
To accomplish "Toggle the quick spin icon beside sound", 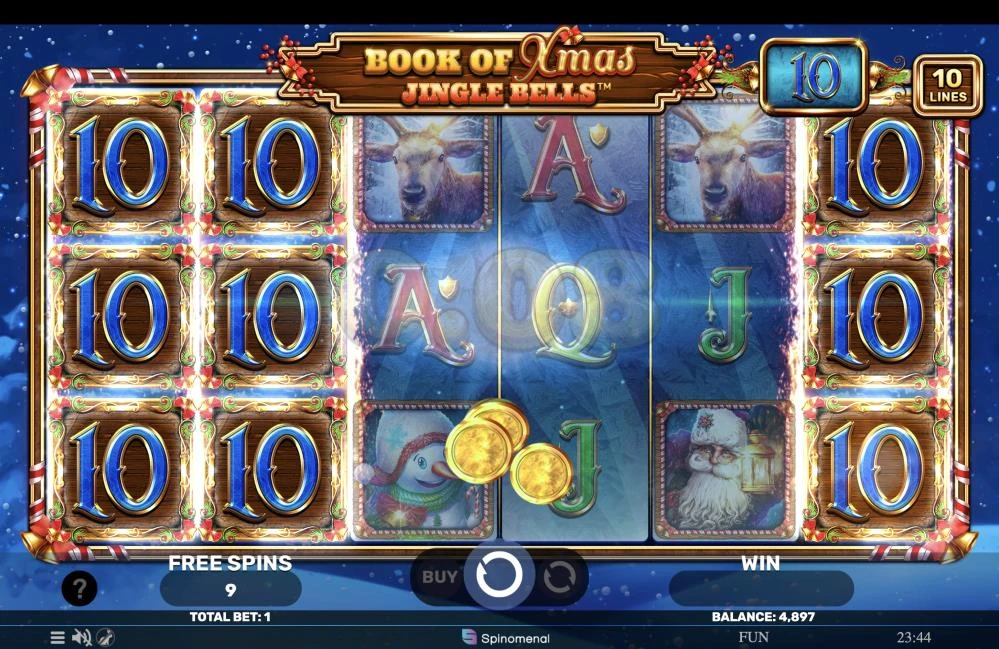I will coord(105,637).
